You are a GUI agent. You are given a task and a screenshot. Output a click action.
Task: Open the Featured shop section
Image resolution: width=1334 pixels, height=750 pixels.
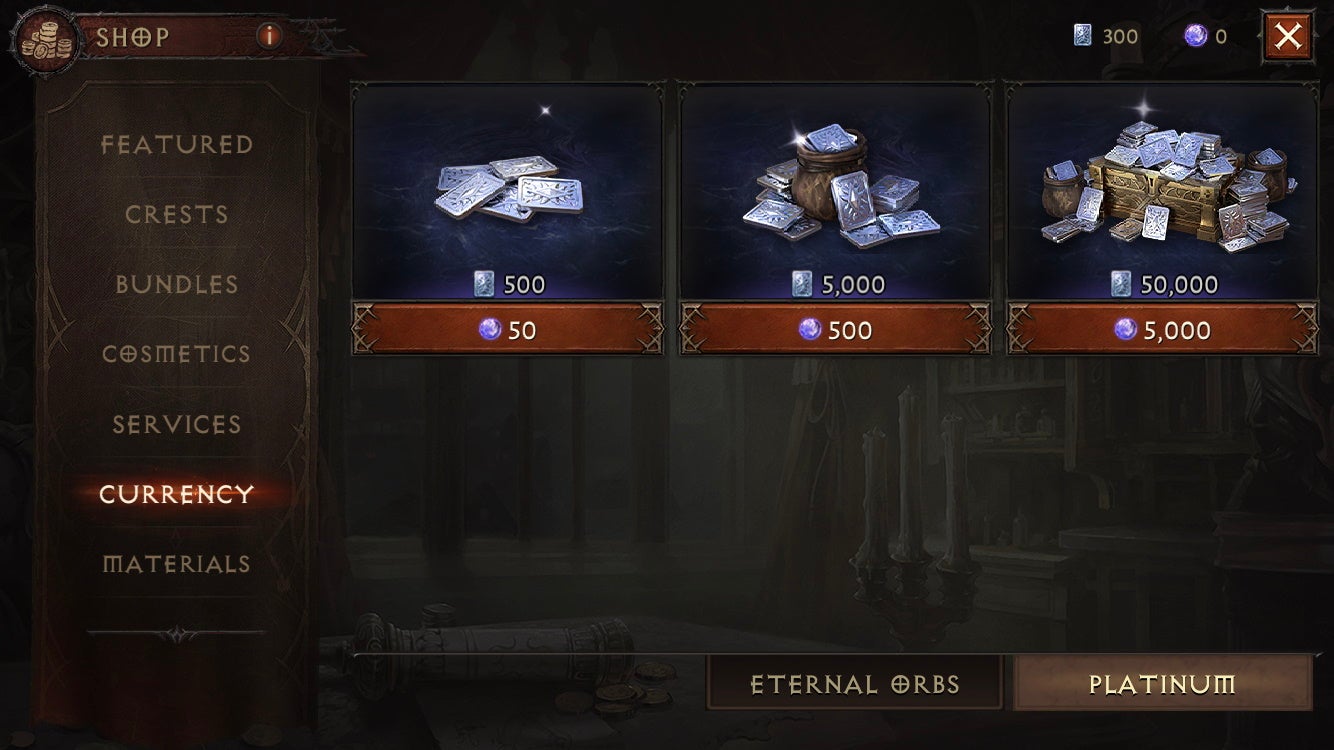176,144
